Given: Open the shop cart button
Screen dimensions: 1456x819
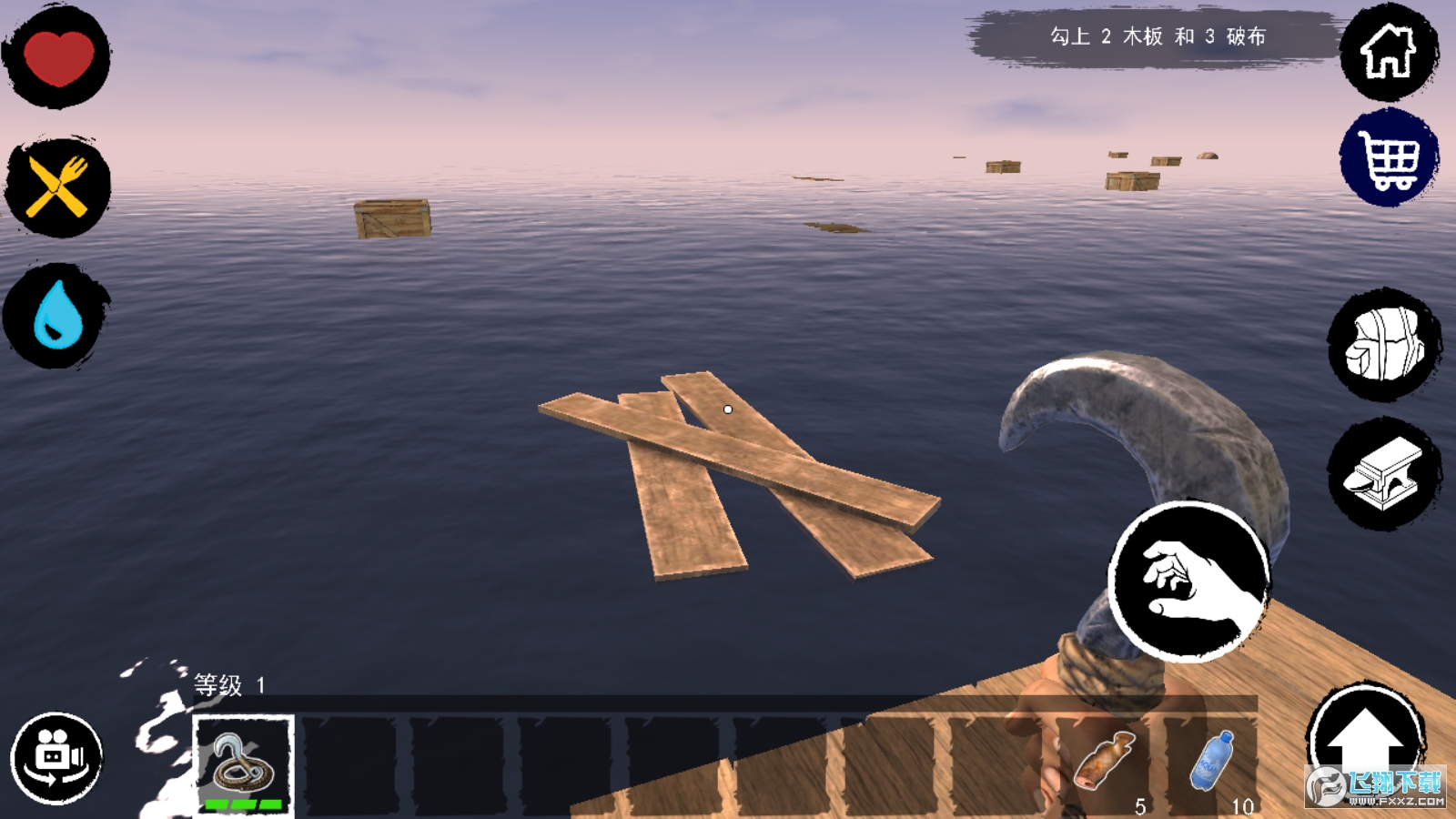Looking at the screenshot, I should [1388, 159].
